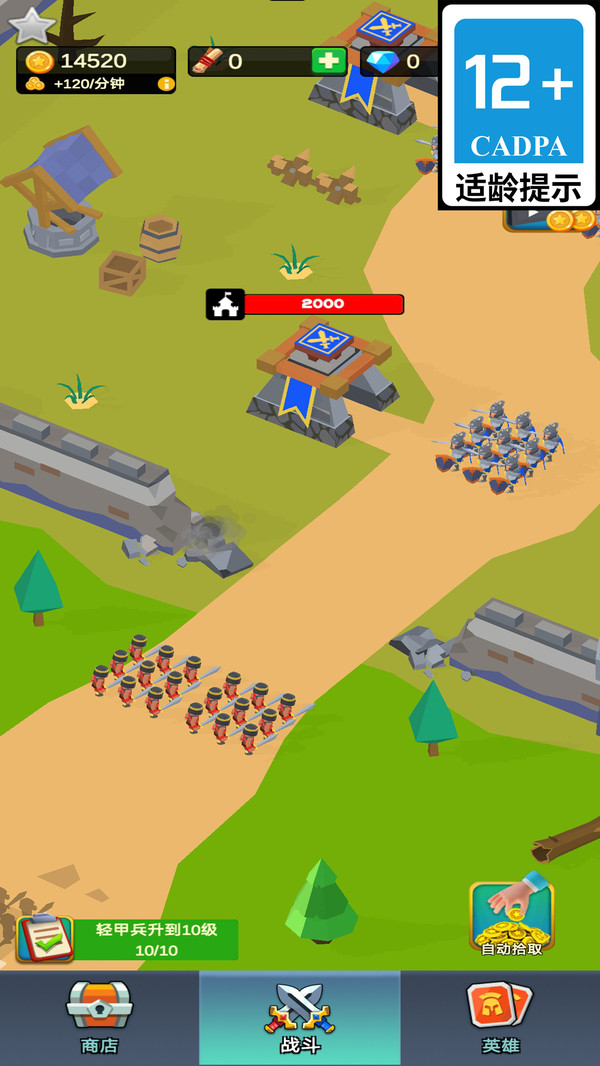Open the 英雄 heroes tab

point(500,1017)
